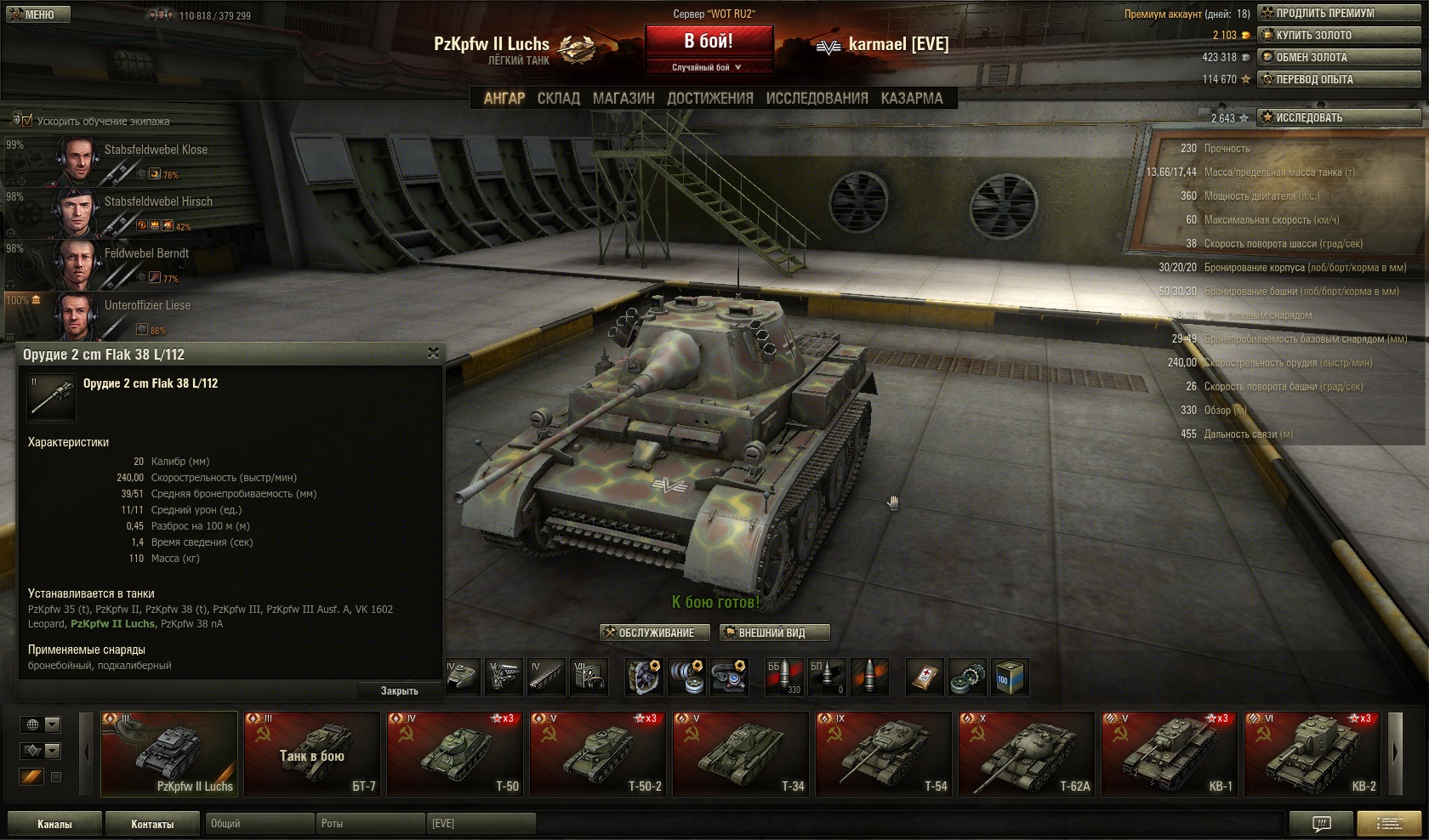1429x840 pixels.
Task: Show the ДОСТИЖЕНИЯ tab
Action: coord(710,99)
